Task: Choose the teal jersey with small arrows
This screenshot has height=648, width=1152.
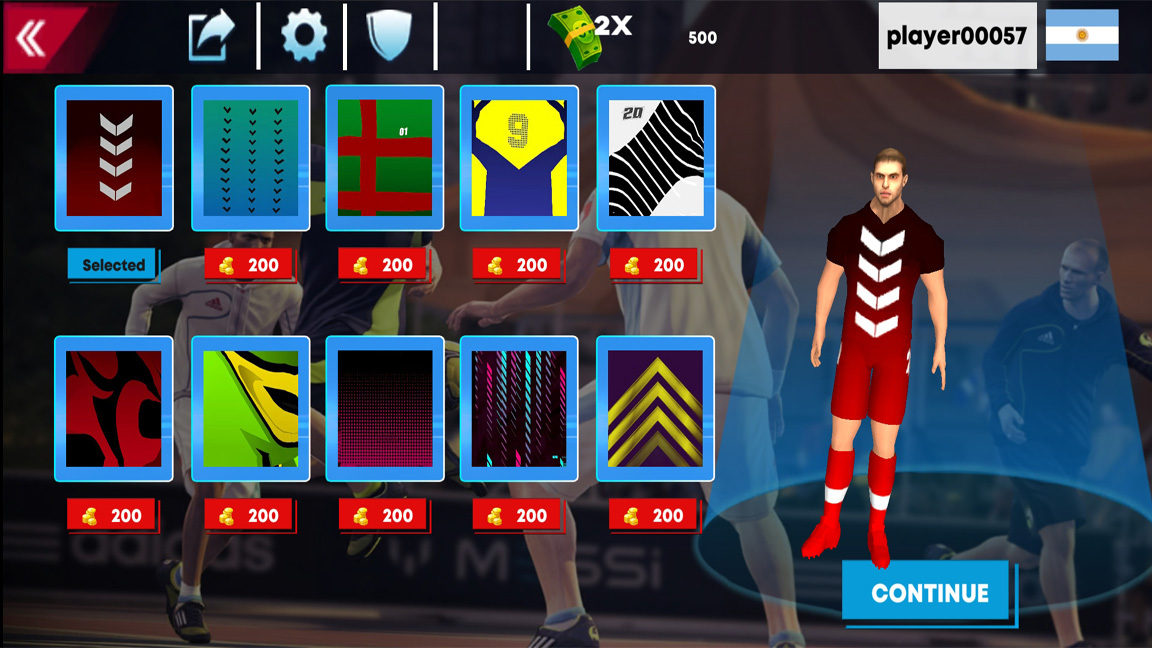Action: pyautogui.click(x=250, y=158)
